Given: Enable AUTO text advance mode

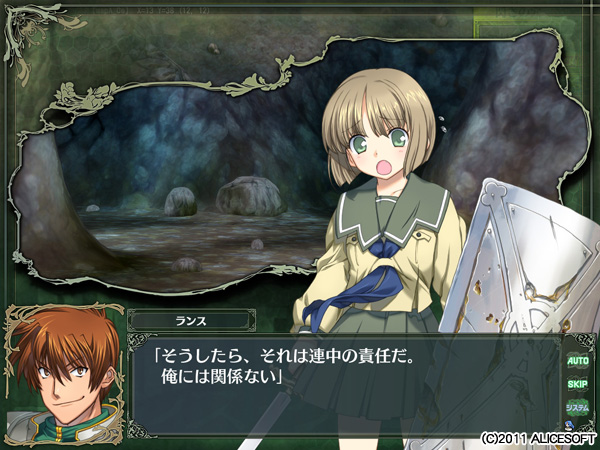Looking at the screenshot, I should pos(577,360).
